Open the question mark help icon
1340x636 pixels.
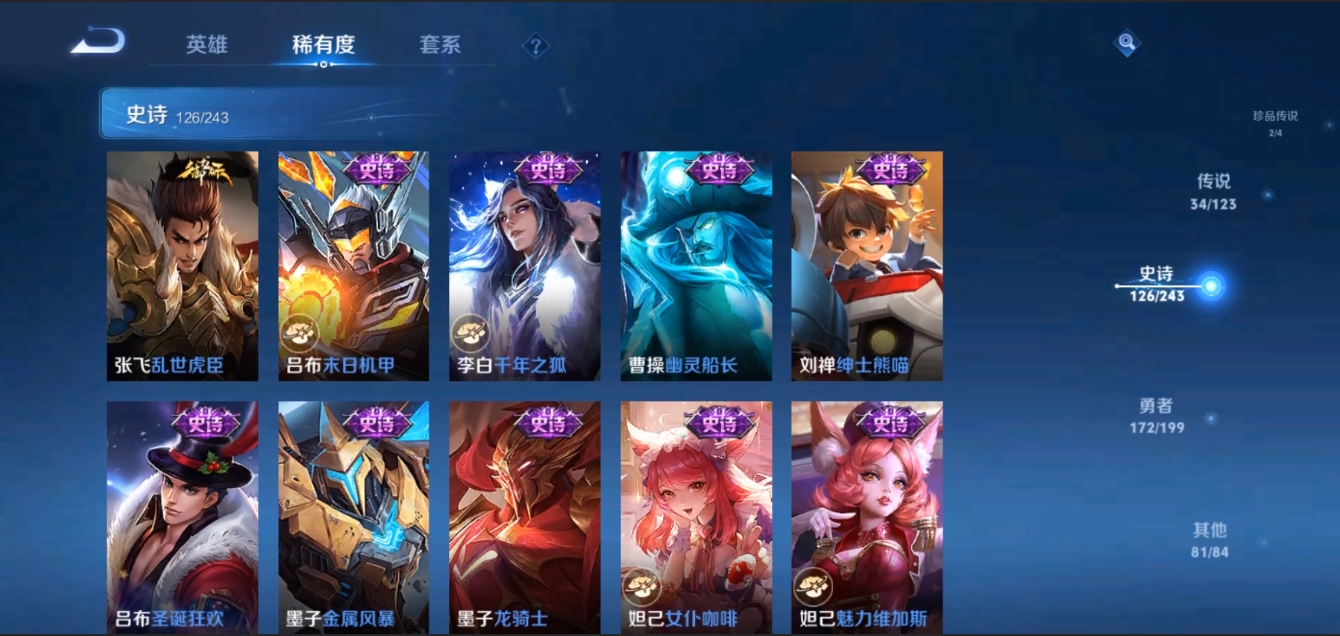pyautogui.click(x=536, y=46)
